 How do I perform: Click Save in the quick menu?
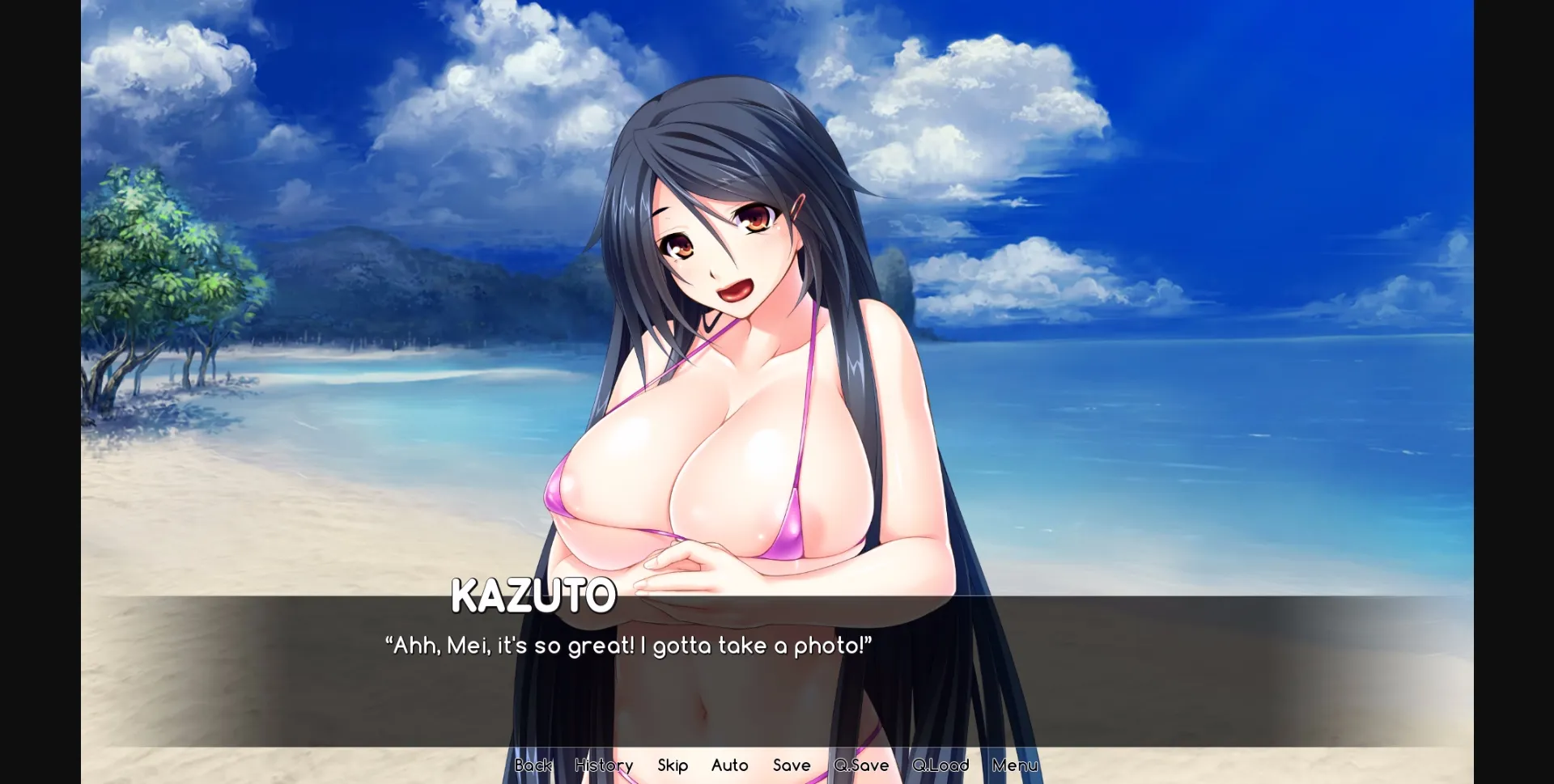pyautogui.click(x=792, y=765)
